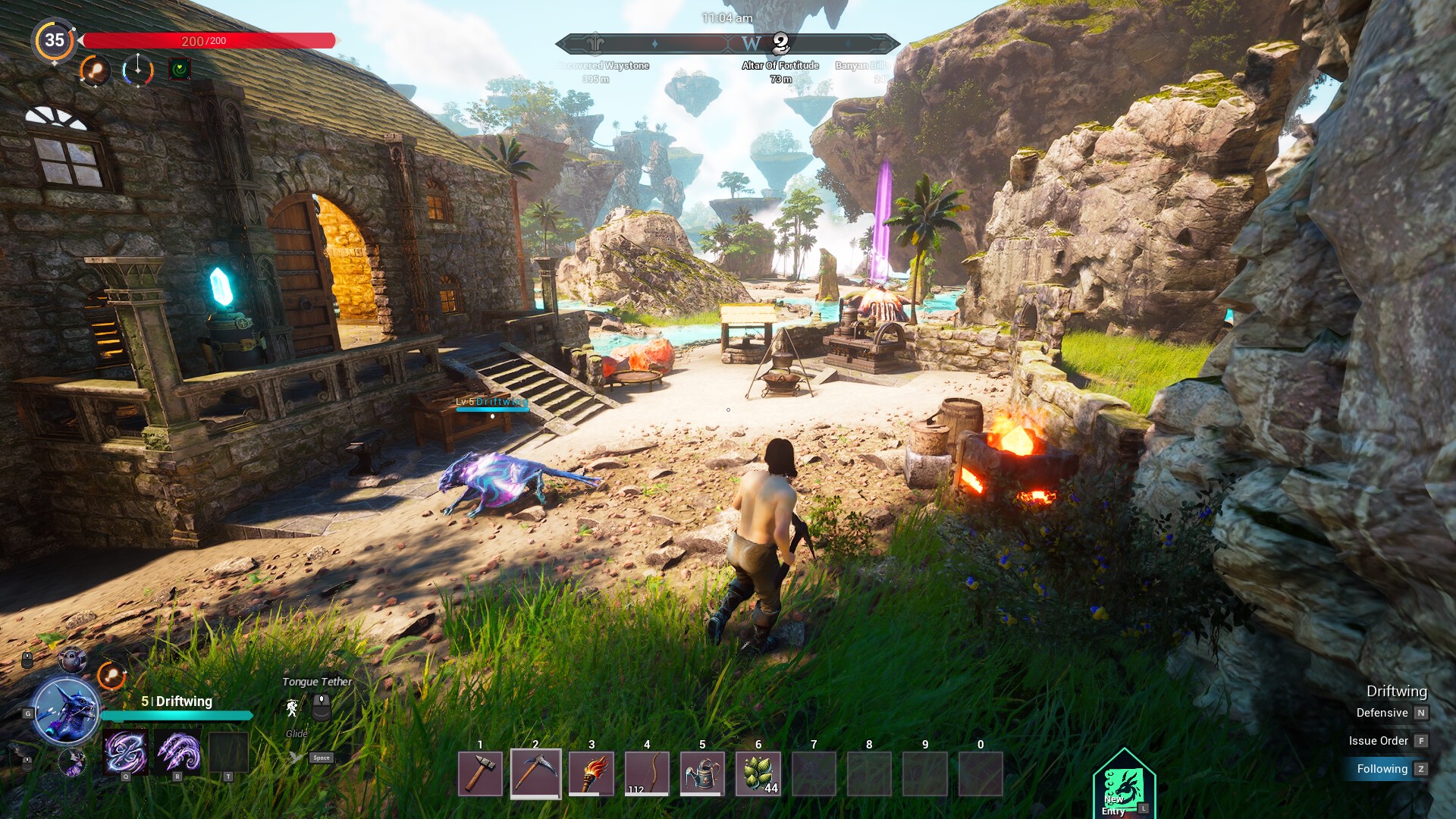Click the level 35 player badge
This screenshot has width=1456, height=819.
(55, 40)
